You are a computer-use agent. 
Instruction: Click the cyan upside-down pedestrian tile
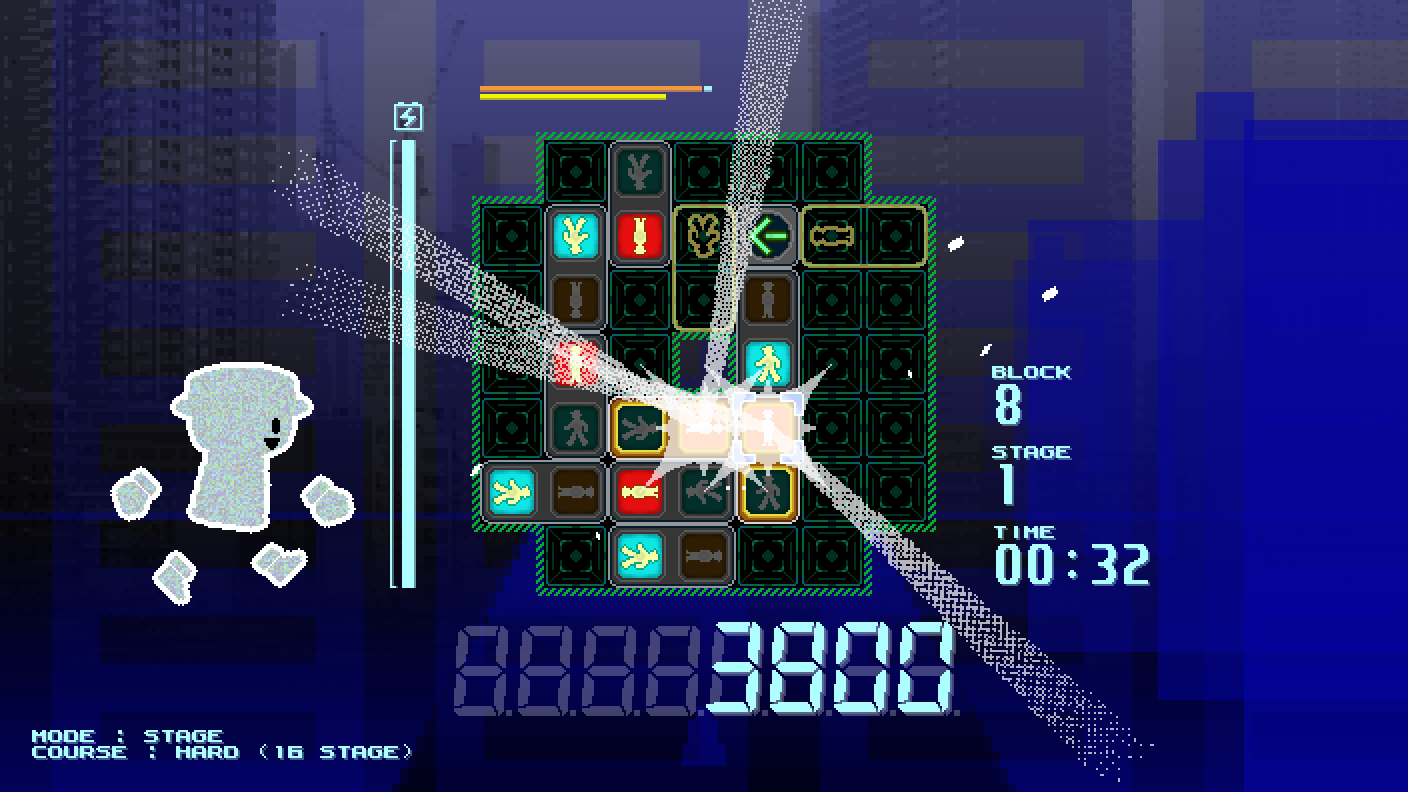[576, 237]
